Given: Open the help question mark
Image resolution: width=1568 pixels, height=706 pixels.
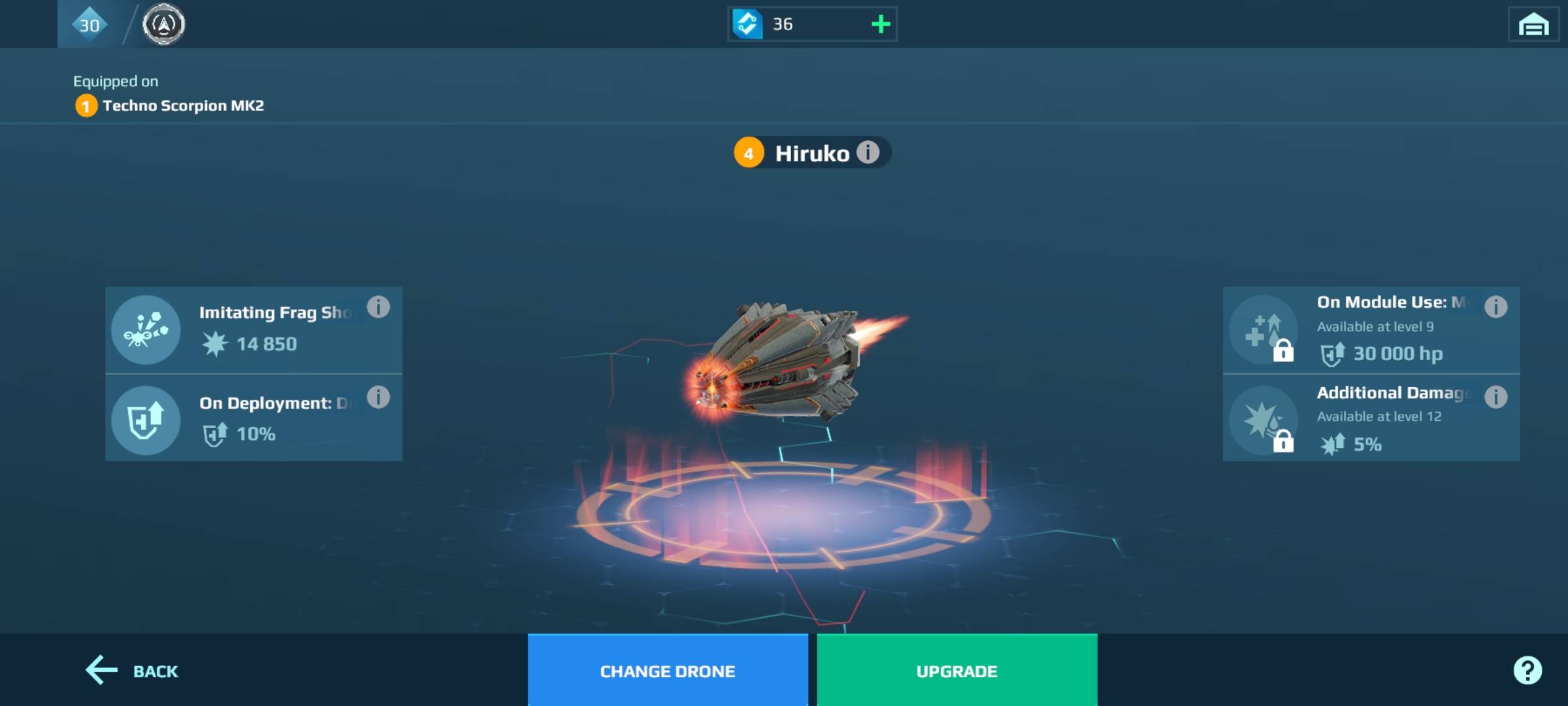Looking at the screenshot, I should pos(1527,670).
